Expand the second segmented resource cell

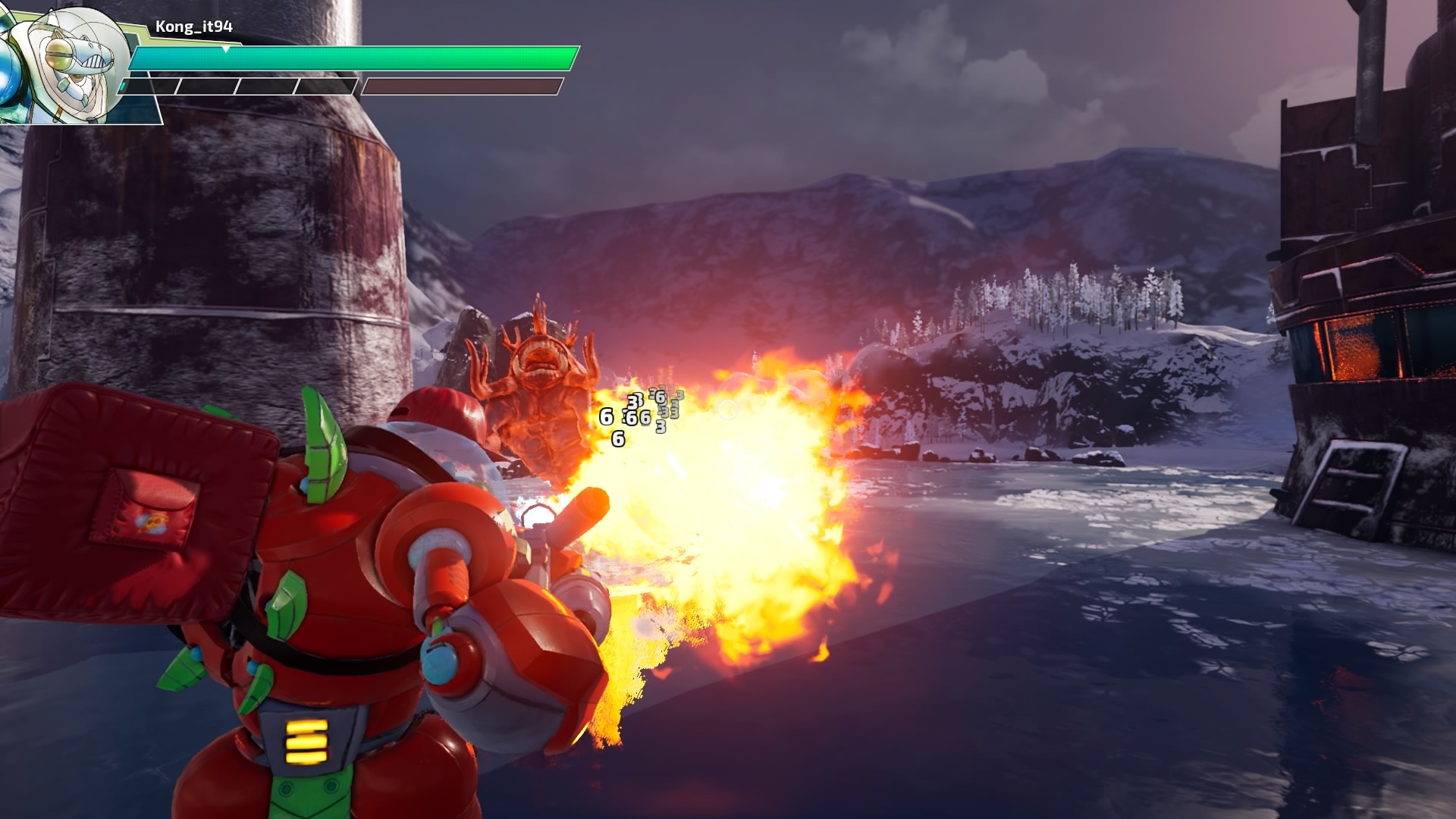click(x=206, y=85)
